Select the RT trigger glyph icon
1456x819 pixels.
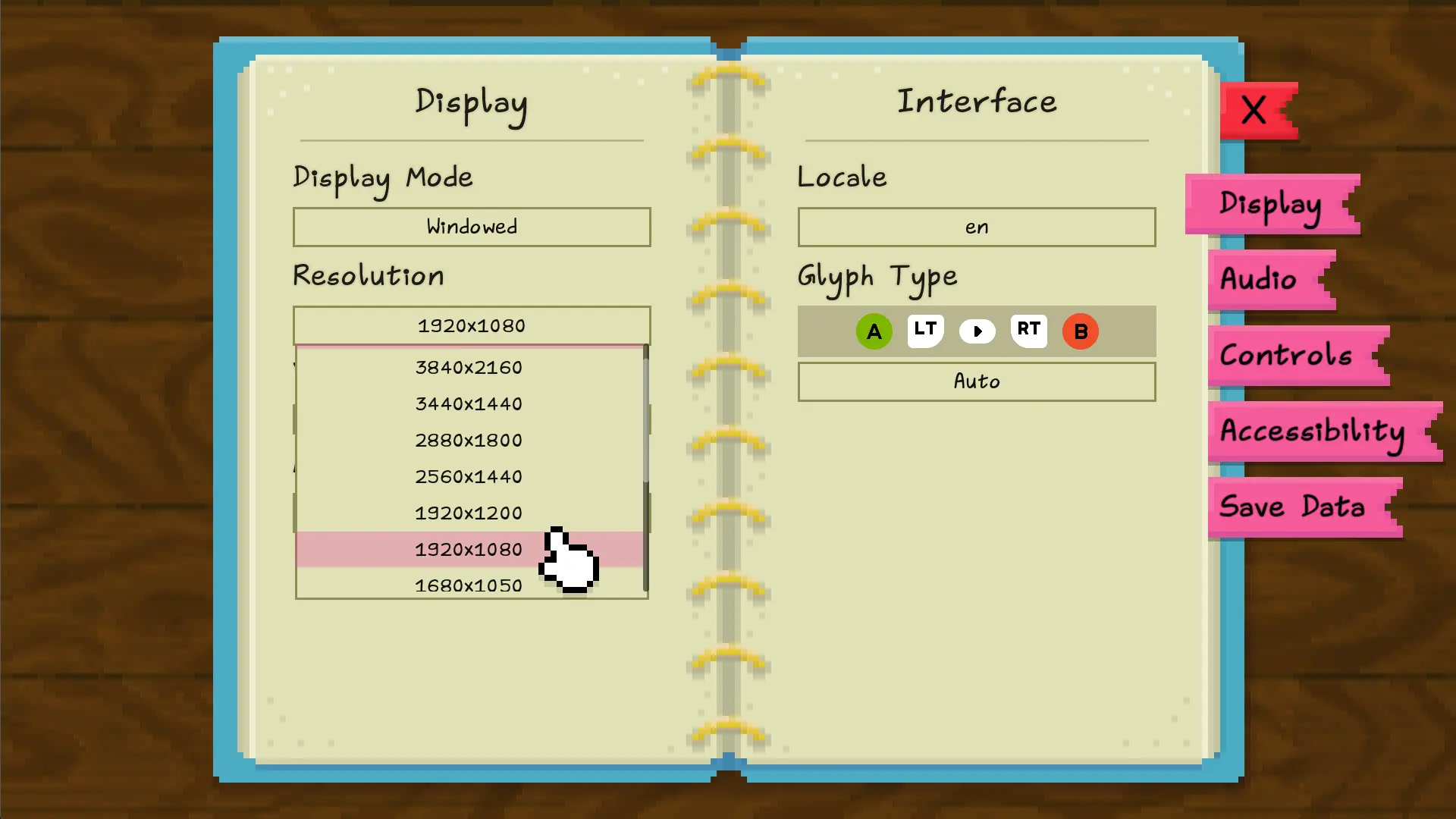click(x=1028, y=331)
